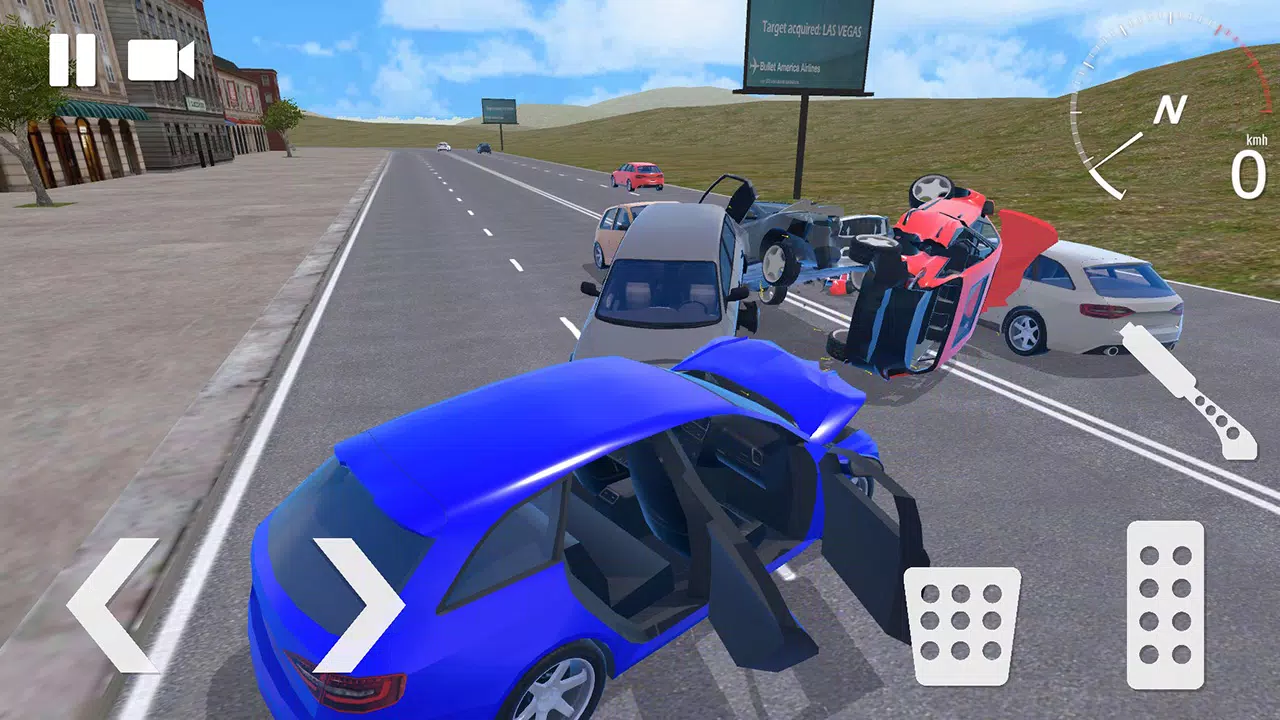Image resolution: width=1280 pixels, height=720 pixels.
Task: Switch the camera view
Action: click(160, 60)
